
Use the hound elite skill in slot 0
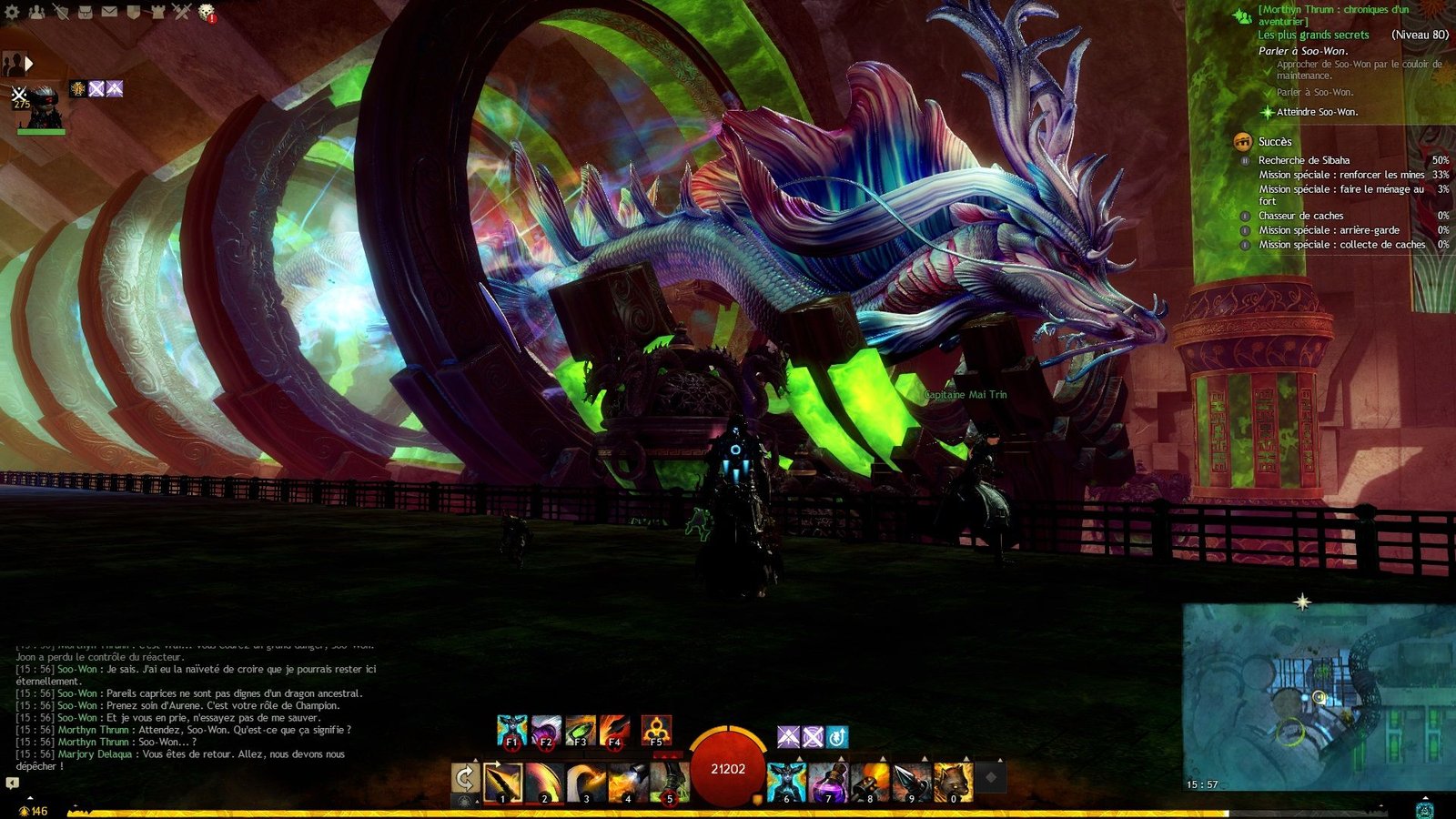pyautogui.click(x=953, y=782)
